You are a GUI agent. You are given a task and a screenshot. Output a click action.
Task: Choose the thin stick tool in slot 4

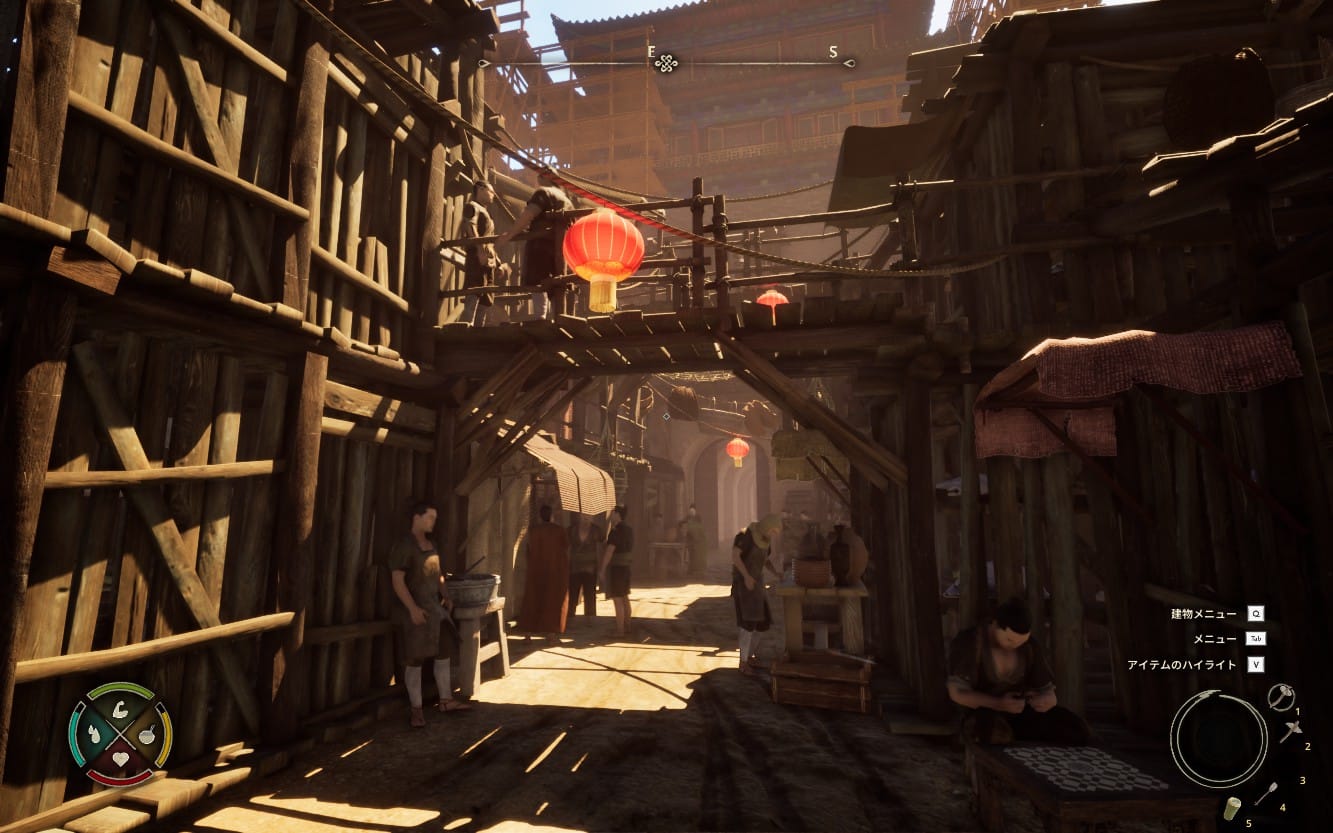[1266, 792]
